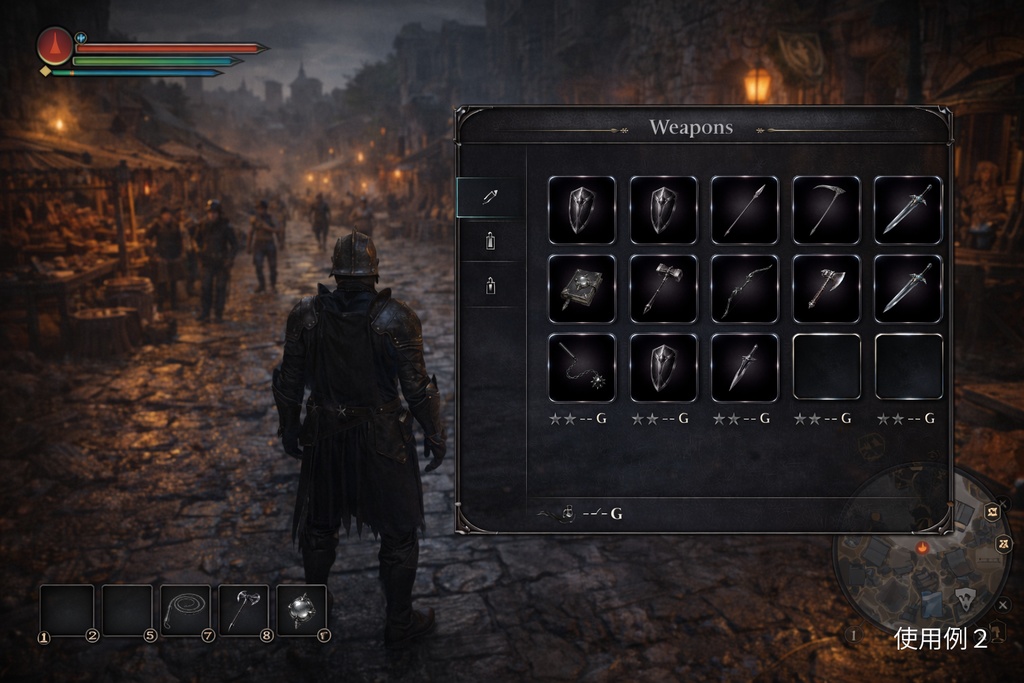The width and height of the screenshot is (1024, 683).
Task: Open the red character emblem portrait
Action: click(x=55, y=46)
